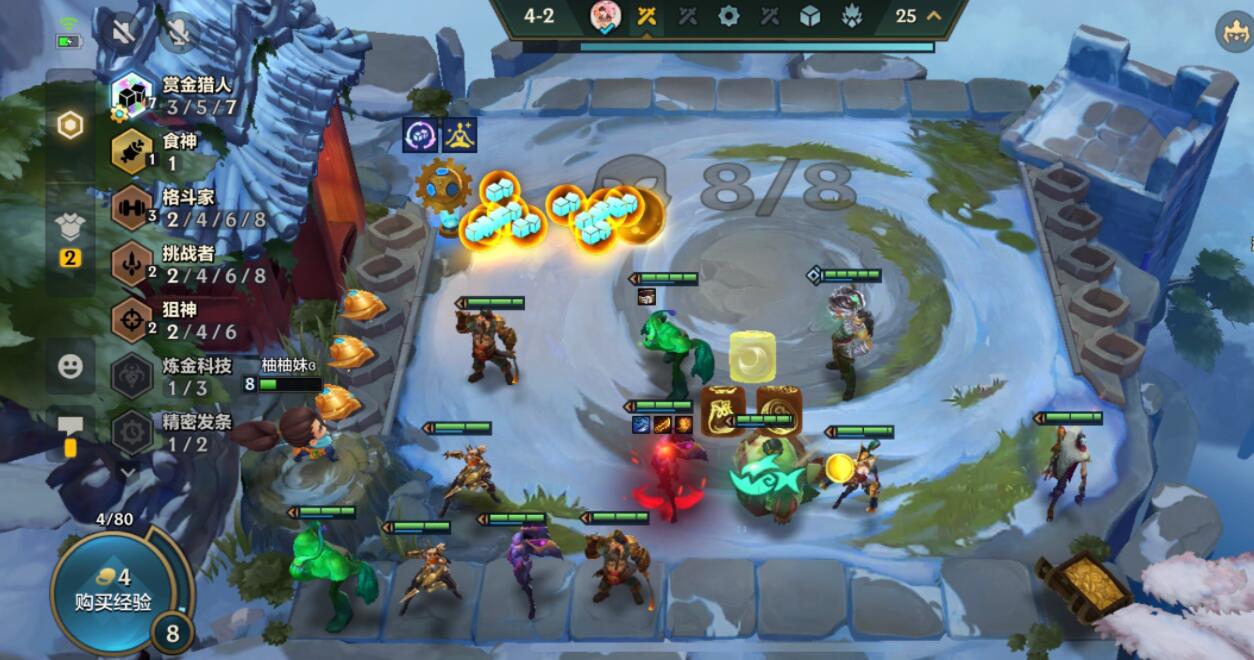
Task: Expand the trait list down arrow
Action: pos(128,470)
